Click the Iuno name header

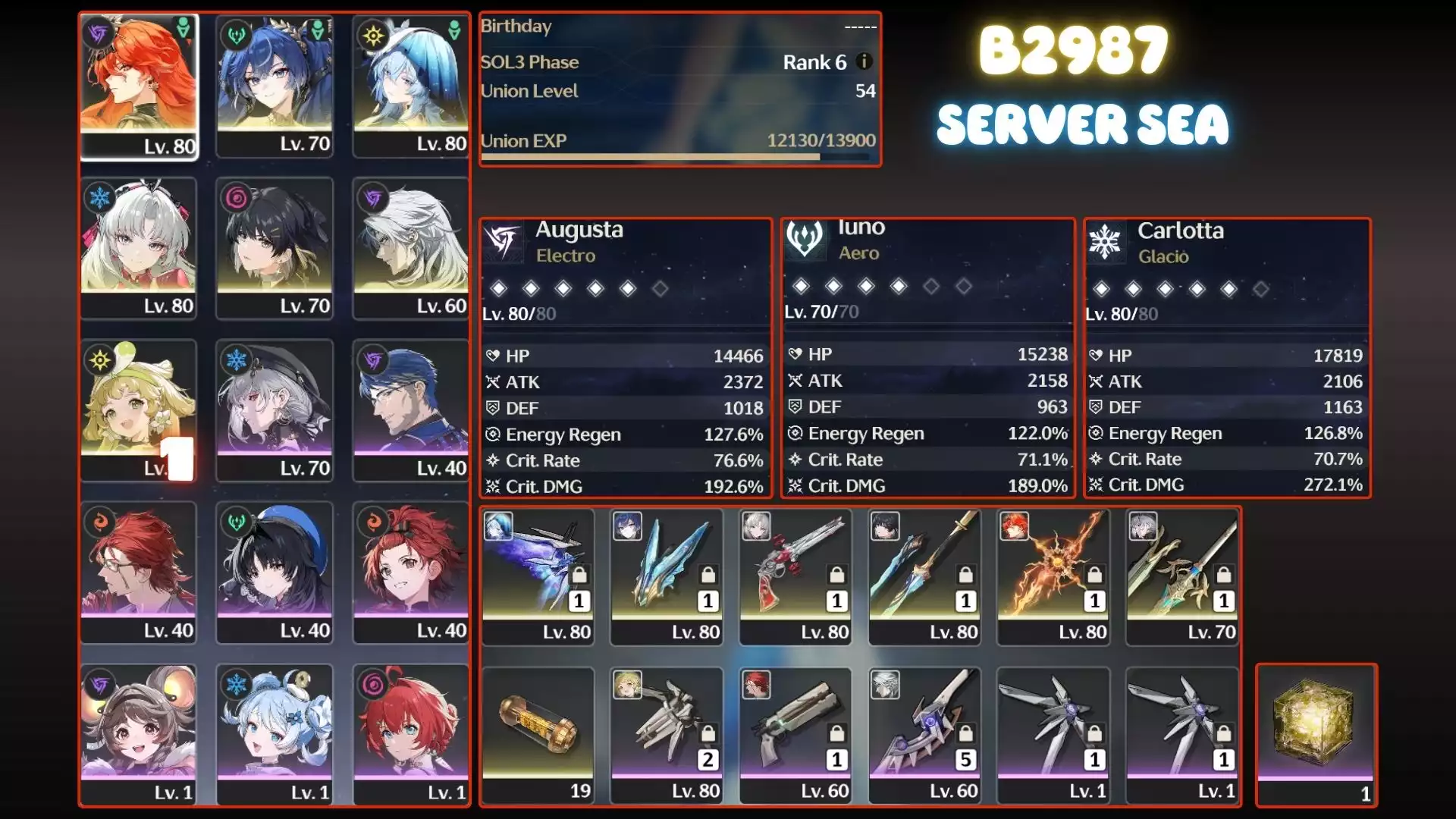tap(861, 227)
